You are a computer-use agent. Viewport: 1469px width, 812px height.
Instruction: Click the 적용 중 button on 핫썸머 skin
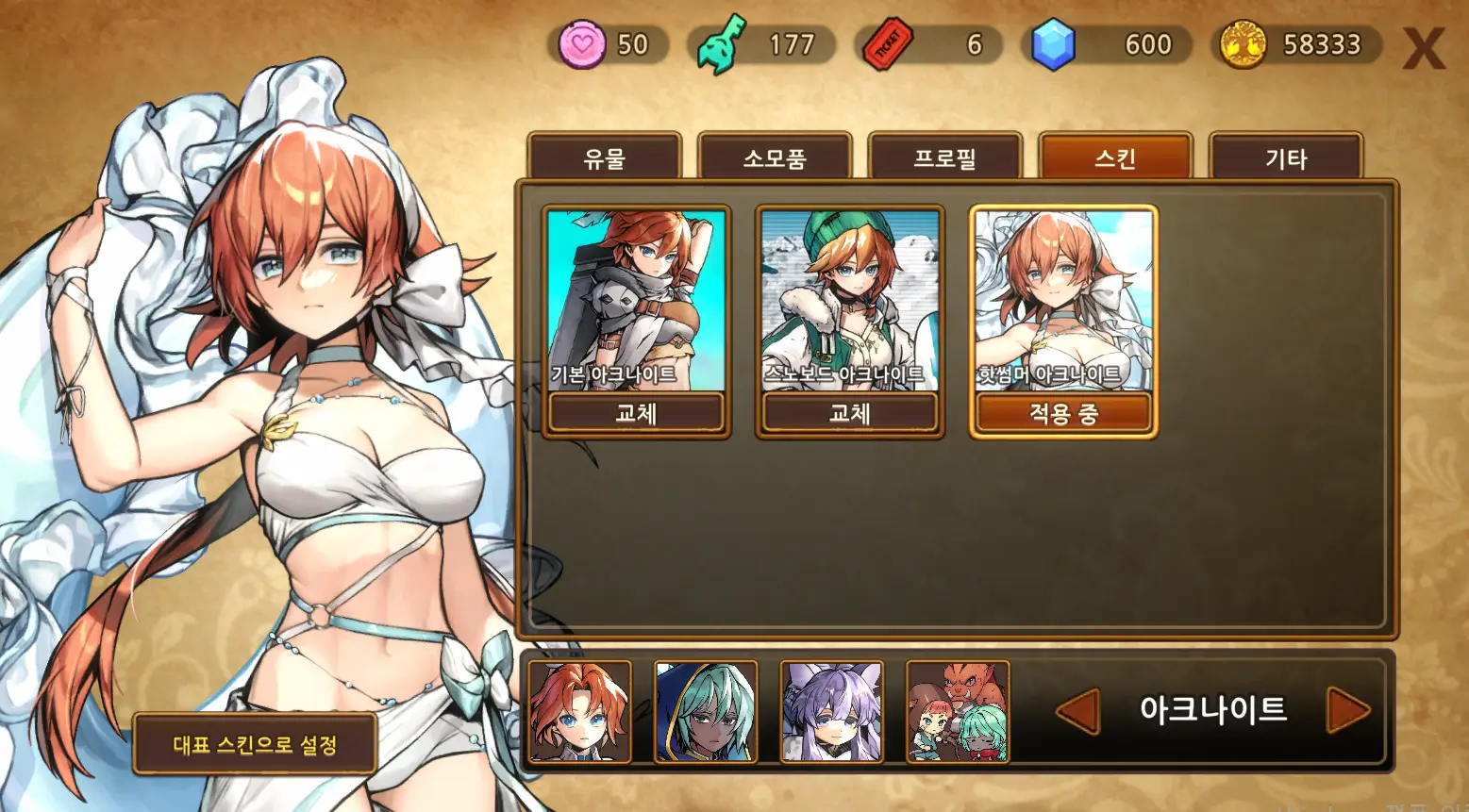point(1063,413)
